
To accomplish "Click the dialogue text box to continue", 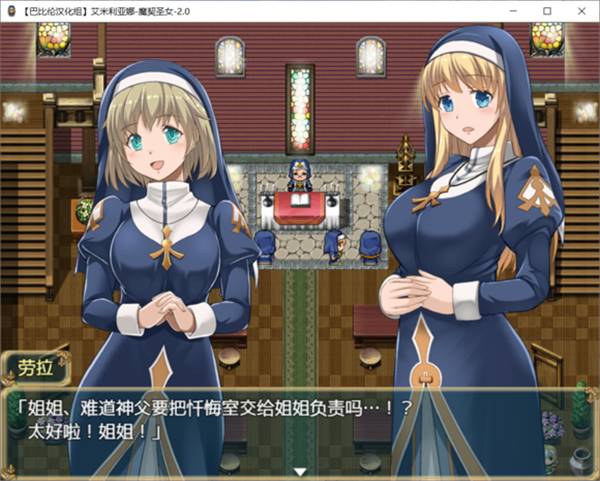I will tap(299, 425).
